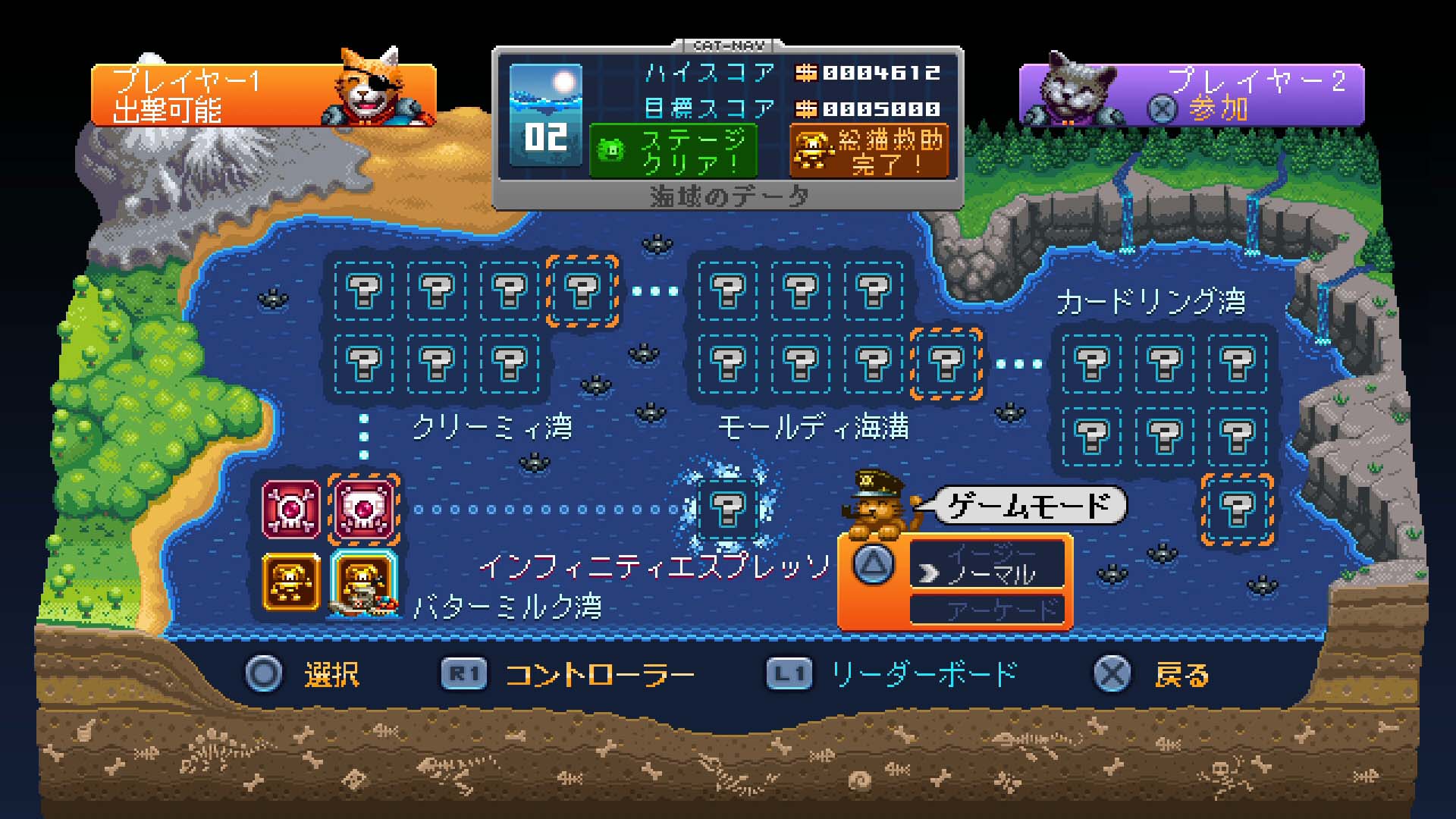Open the ゲームモード selector with the triangle button
1456x819 pixels.
pos(874,565)
